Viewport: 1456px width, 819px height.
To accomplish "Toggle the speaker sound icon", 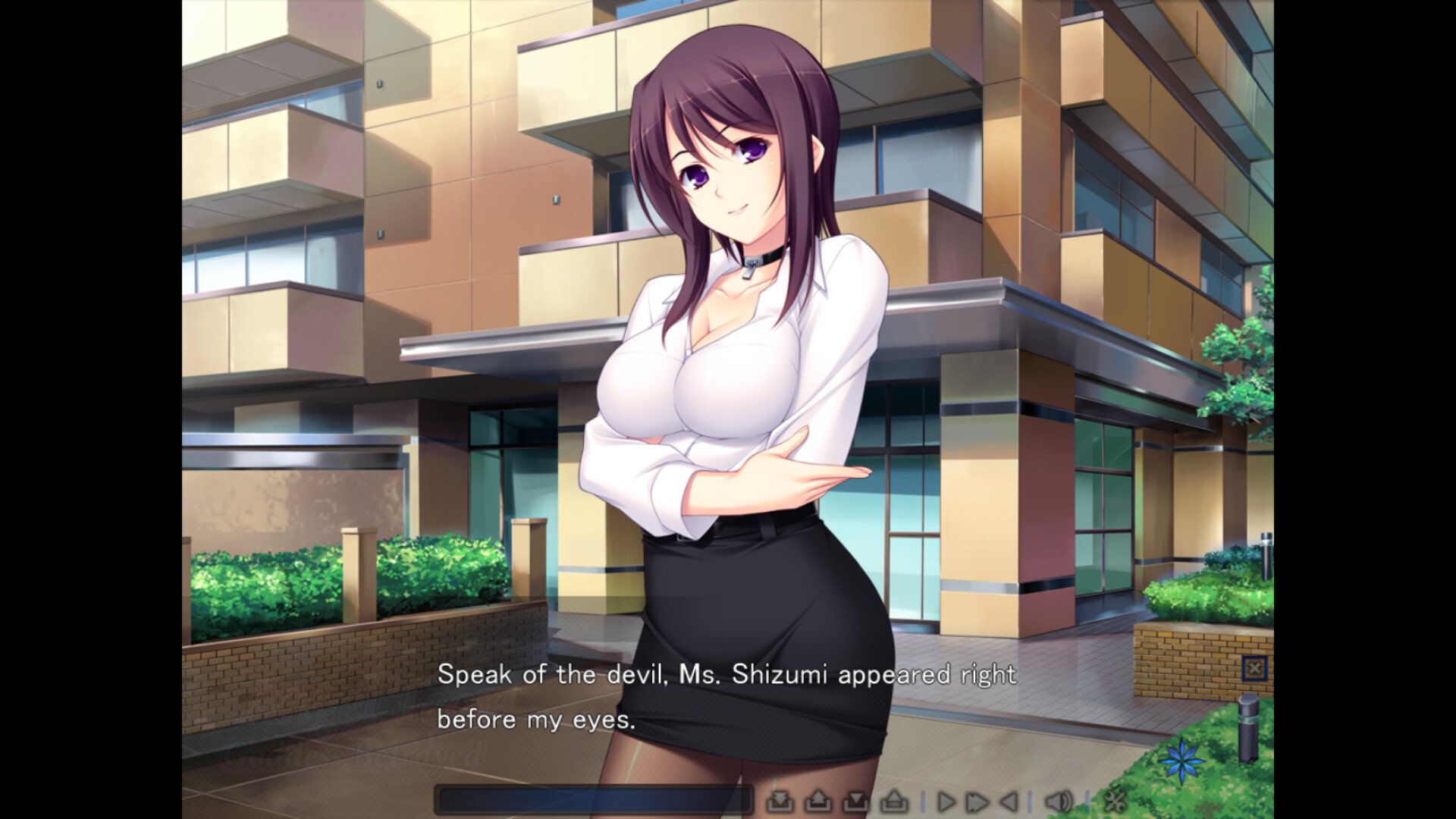I will tap(1059, 801).
